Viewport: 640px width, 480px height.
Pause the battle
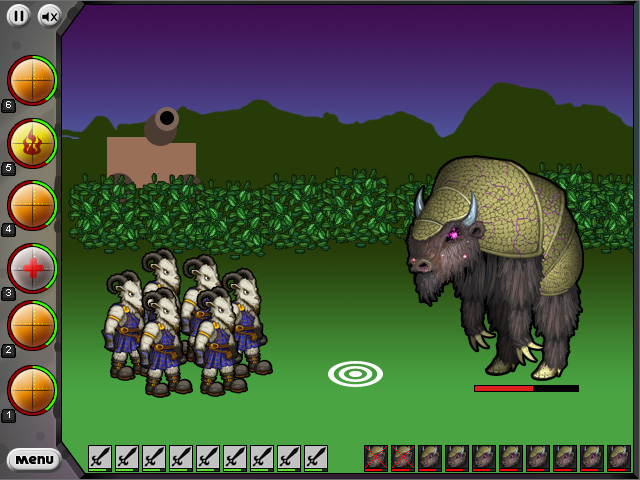click(18, 15)
